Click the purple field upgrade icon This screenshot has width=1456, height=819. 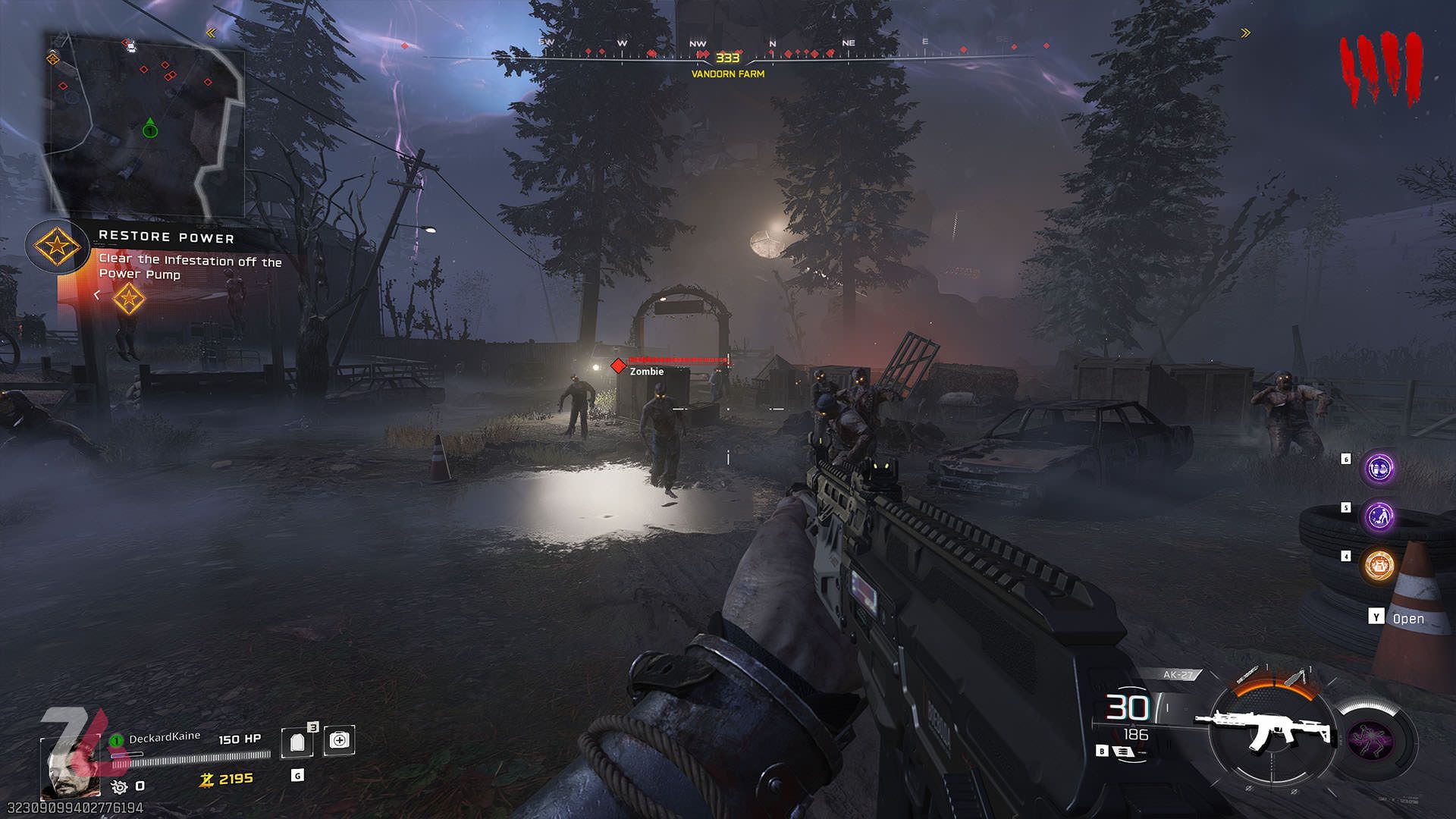tap(1372, 740)
